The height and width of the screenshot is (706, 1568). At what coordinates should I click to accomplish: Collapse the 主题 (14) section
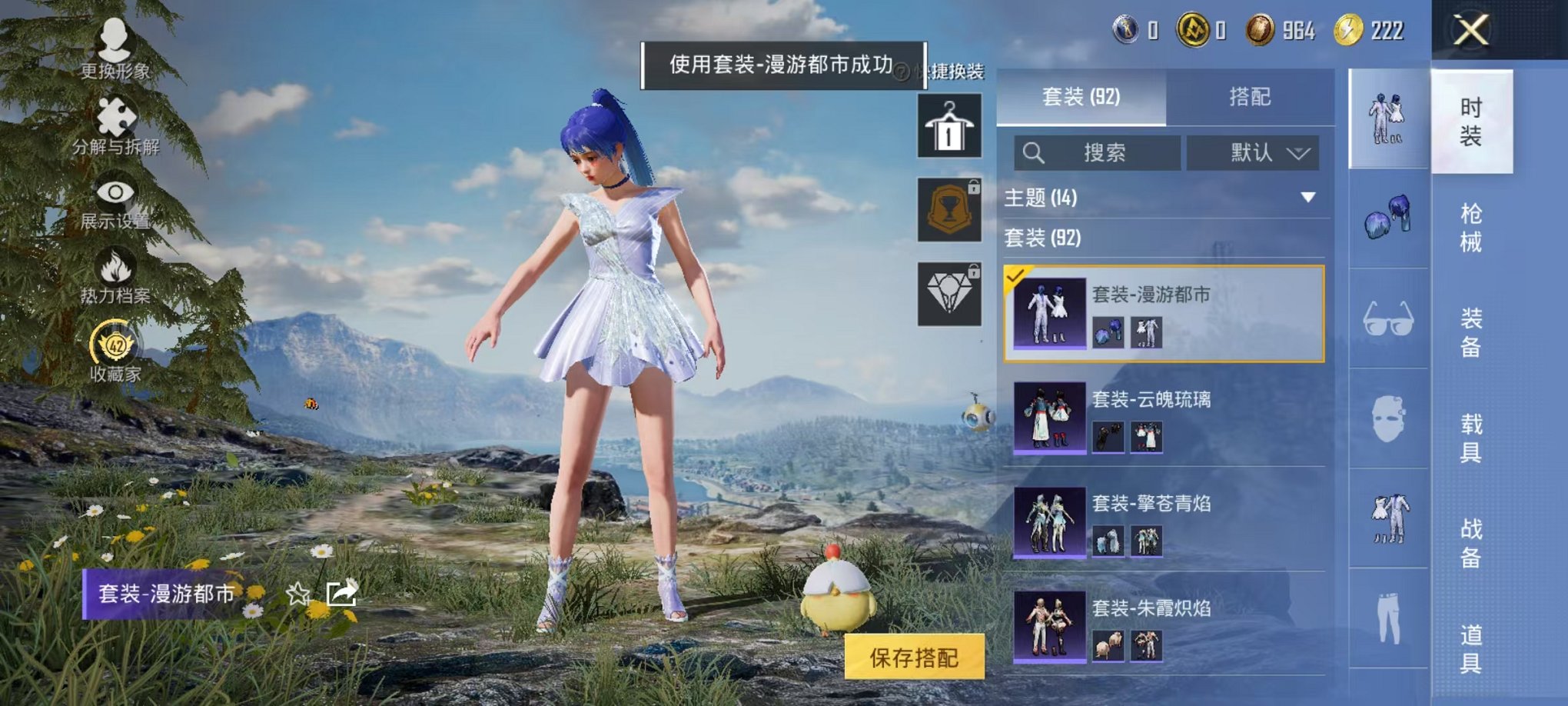(1307, 195)
